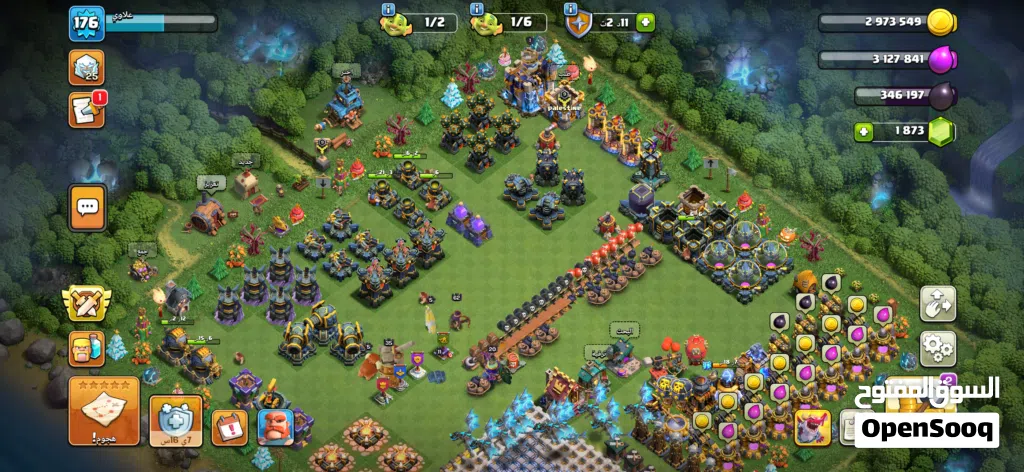Open the league trophy badge under the level

[x=86, y=66]
